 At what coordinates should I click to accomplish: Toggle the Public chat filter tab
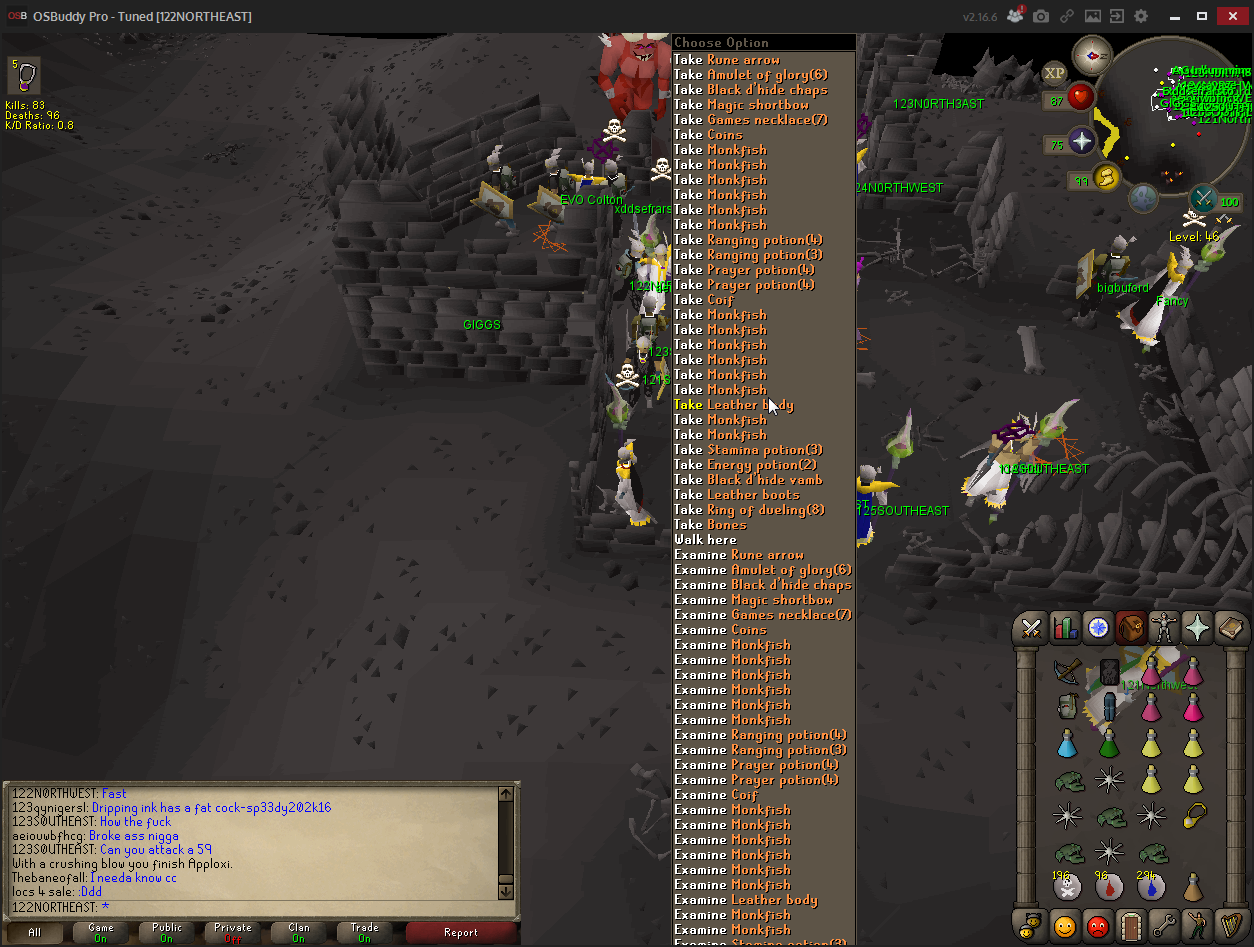pos(167,933)
